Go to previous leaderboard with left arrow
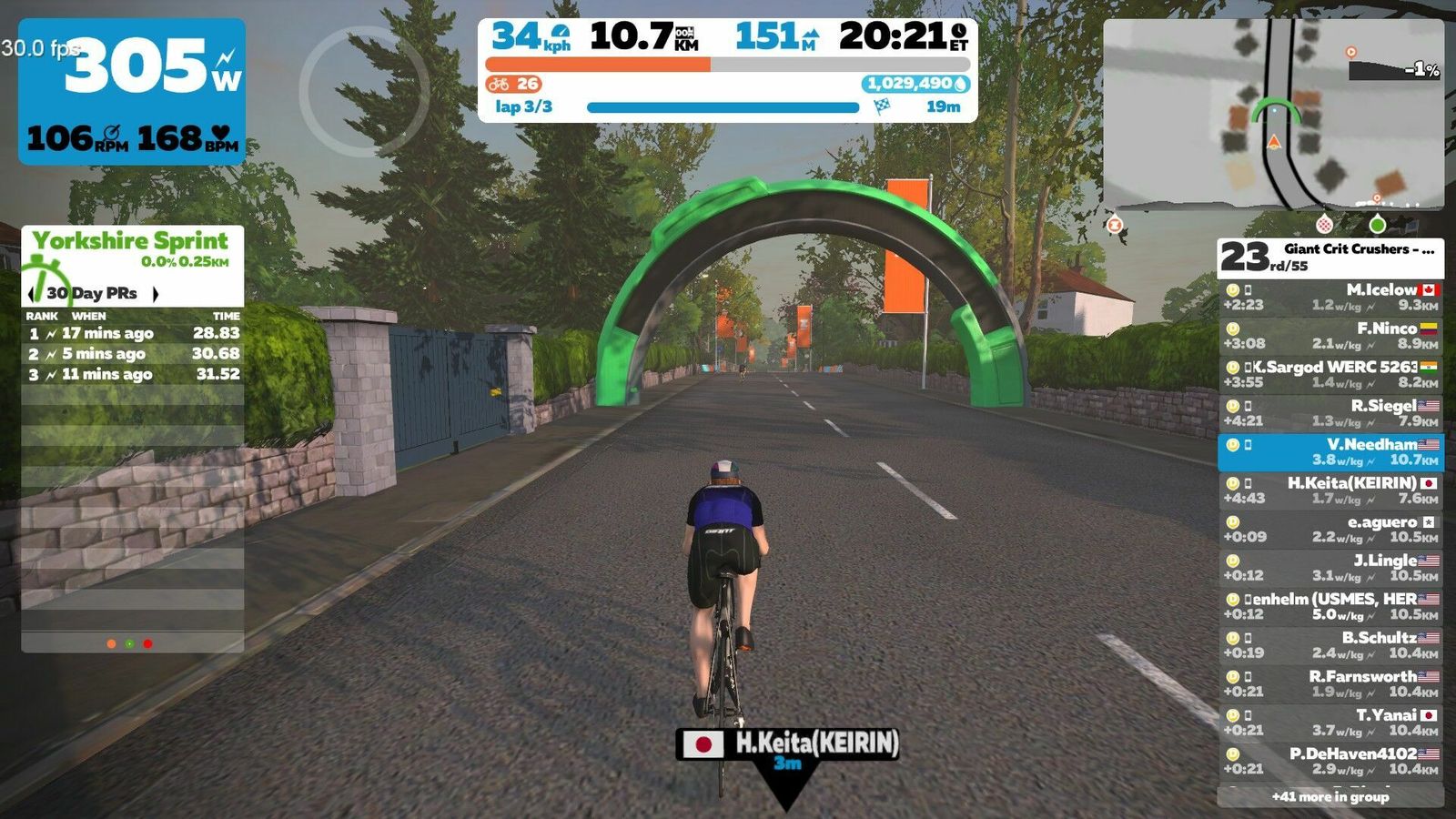This screenshot has width=1456, height=819. point(33,293)
